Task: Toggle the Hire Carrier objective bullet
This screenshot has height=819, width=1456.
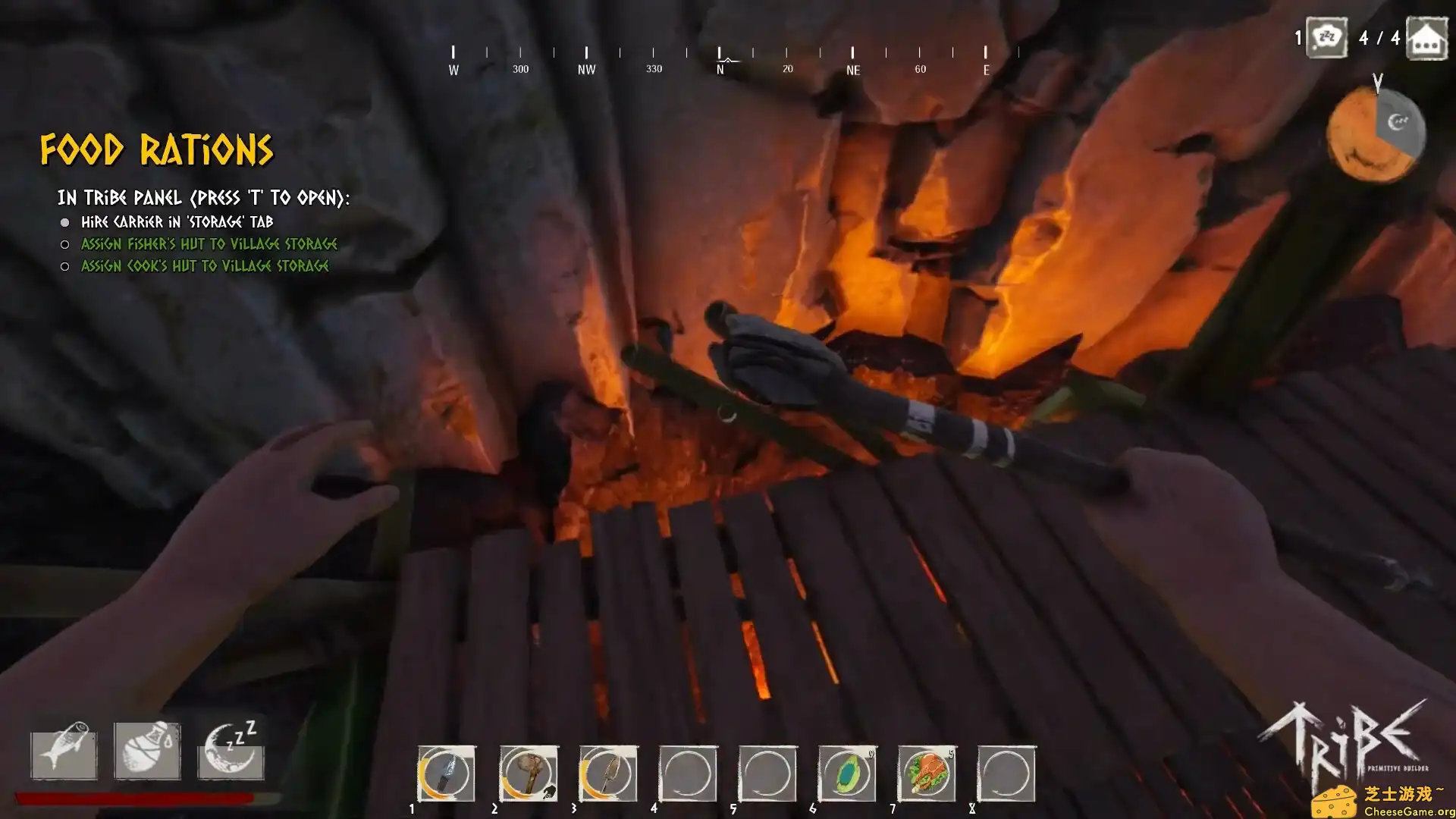Action: 65,222
